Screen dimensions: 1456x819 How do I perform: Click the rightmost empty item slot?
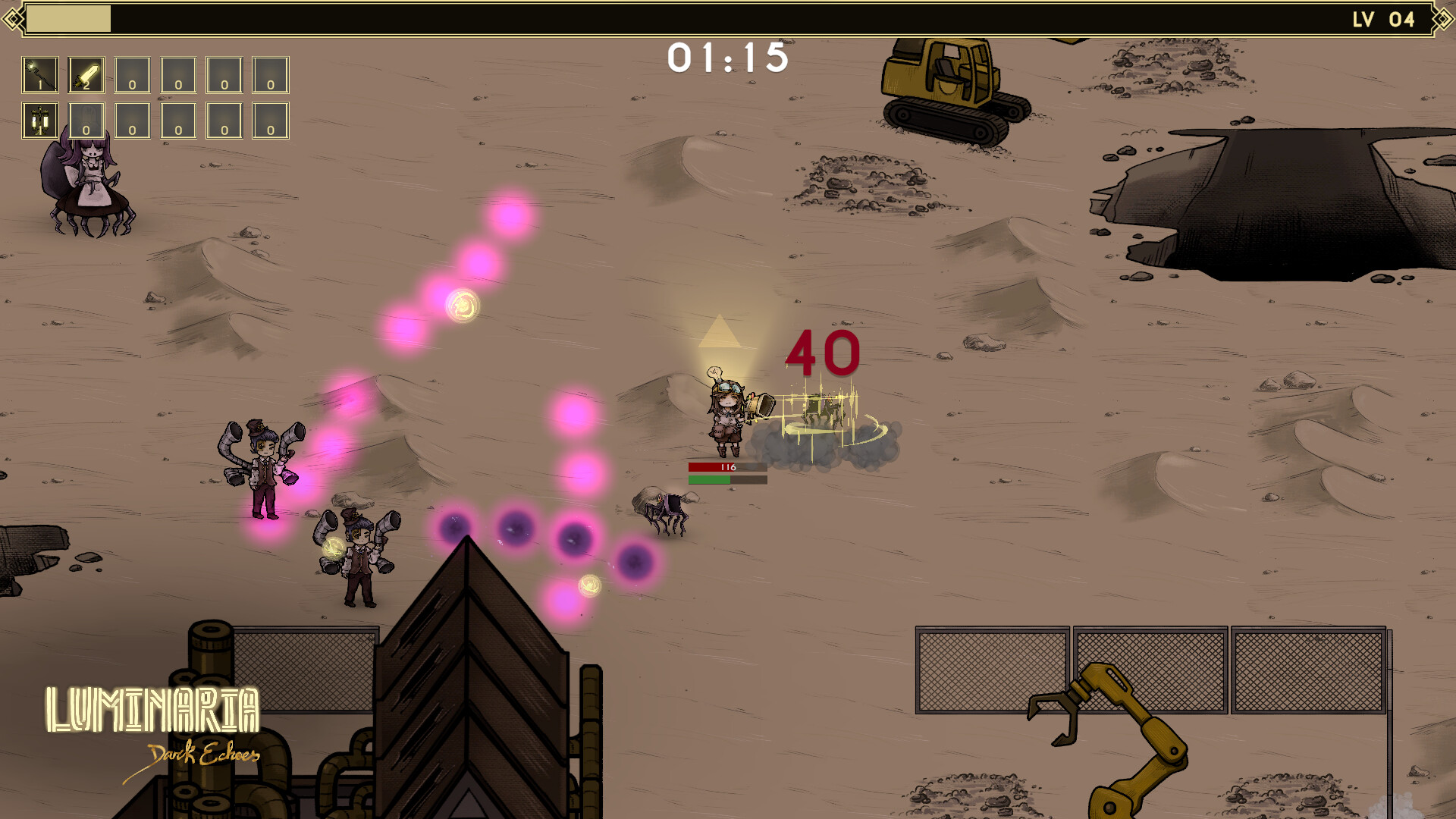tap(270, 121)
